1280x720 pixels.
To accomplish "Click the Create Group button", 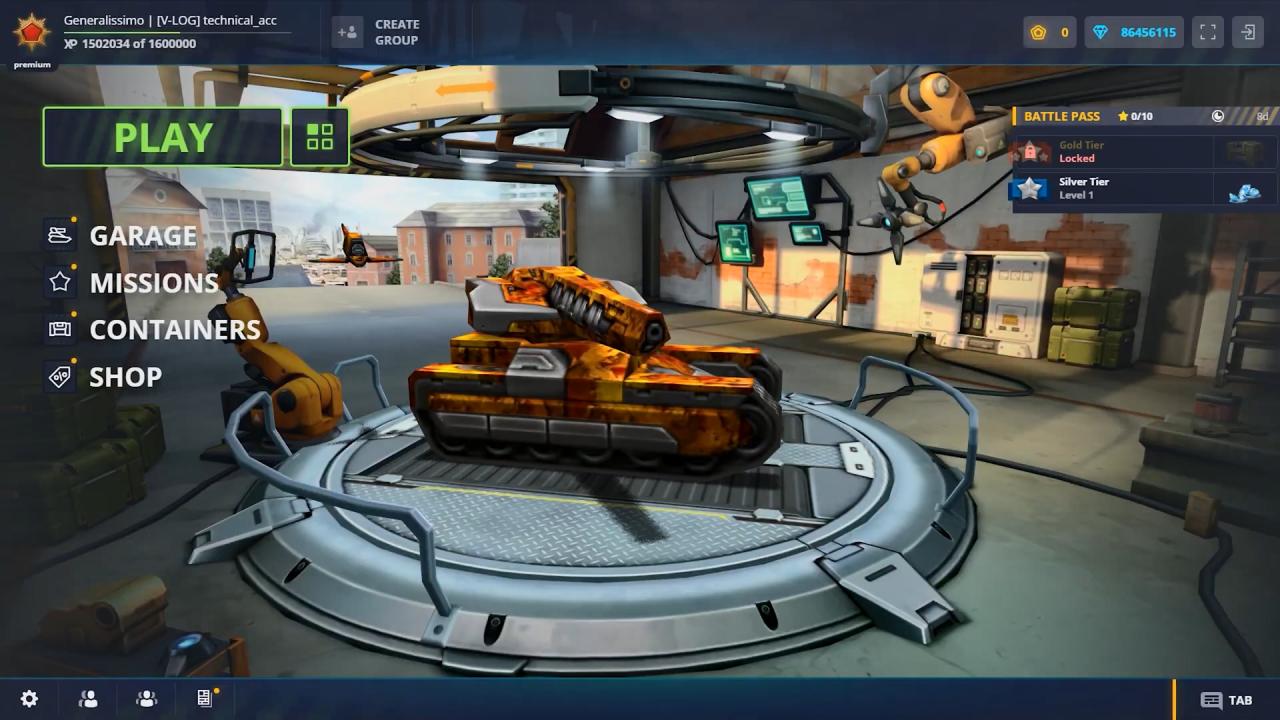I will [377, 32].
